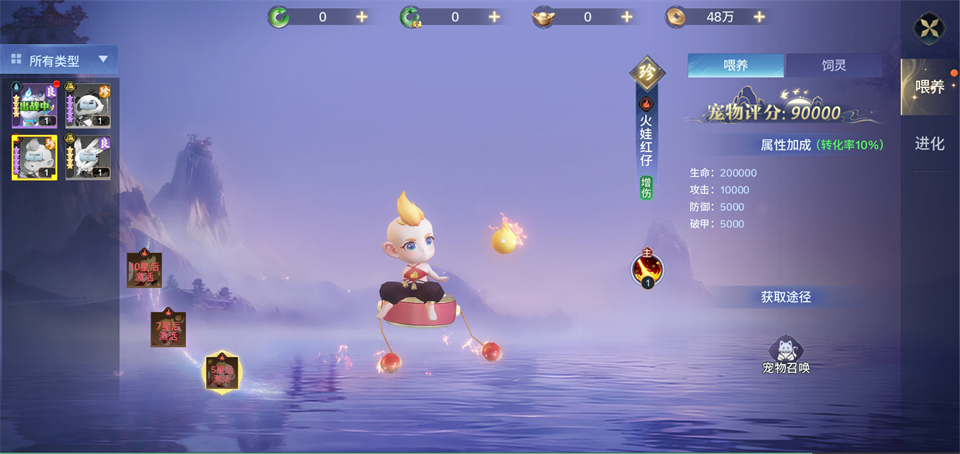Tap the 增伤 pet type tag
This screenshot has width=960, height=454.
tap(646, 187)
